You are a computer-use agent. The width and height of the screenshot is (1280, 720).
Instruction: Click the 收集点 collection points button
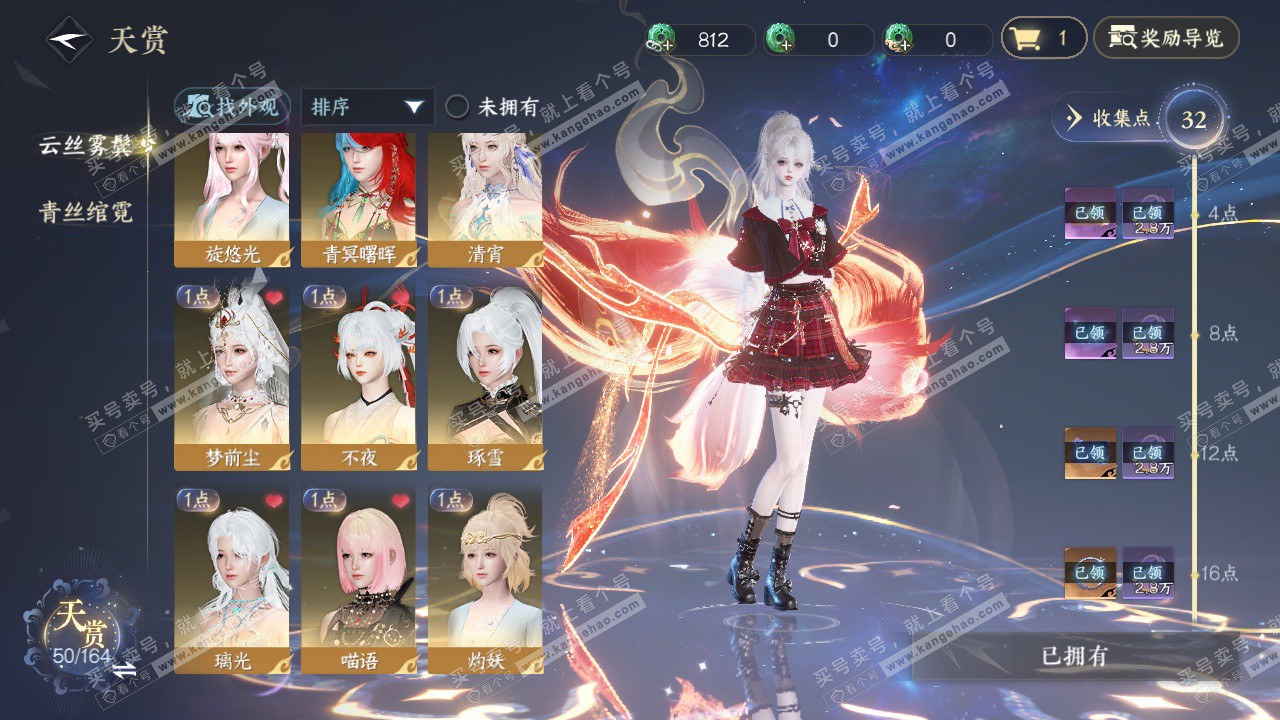coord(1110,119)
